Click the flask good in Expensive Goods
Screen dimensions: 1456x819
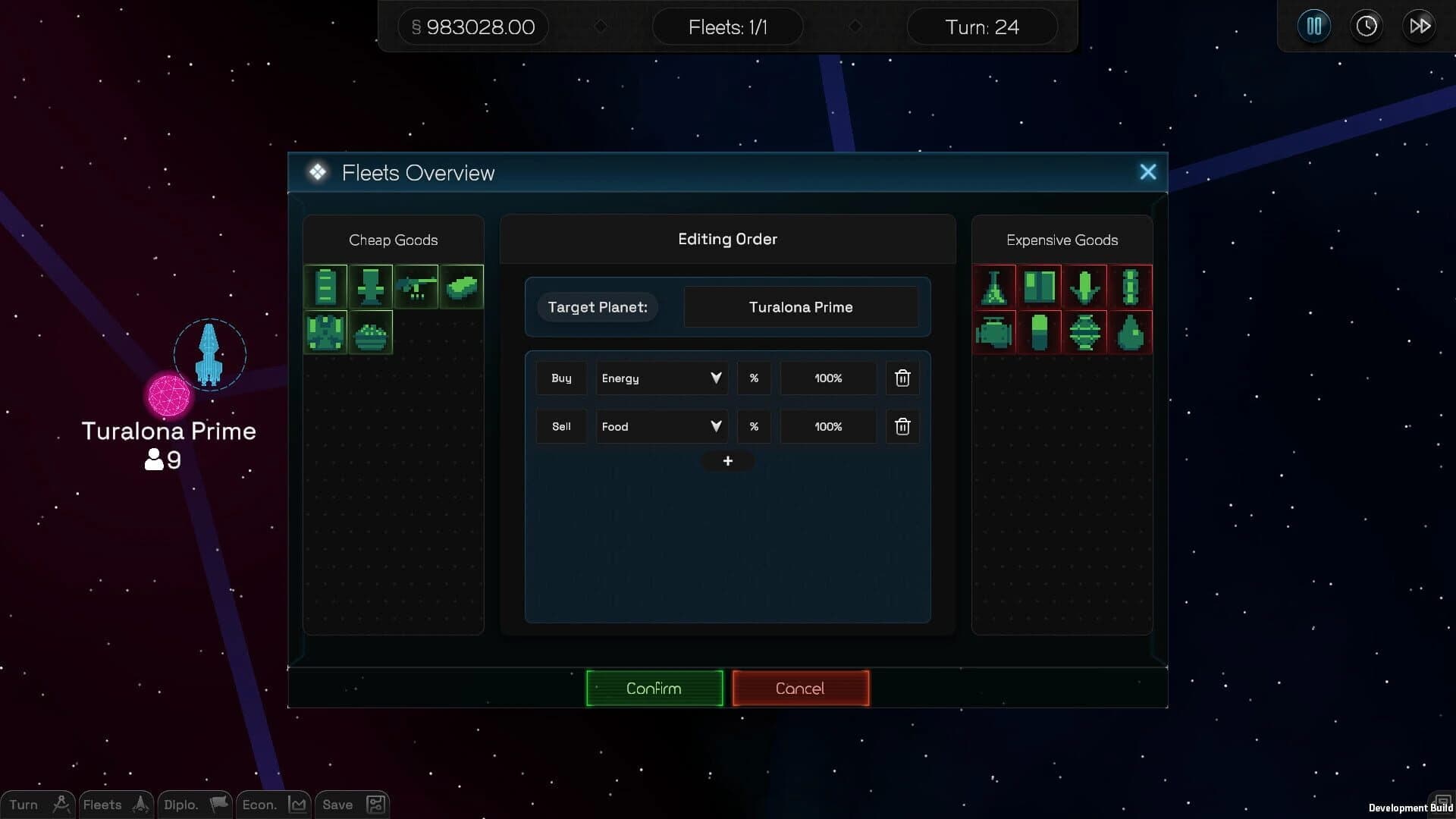coord(994,287)
